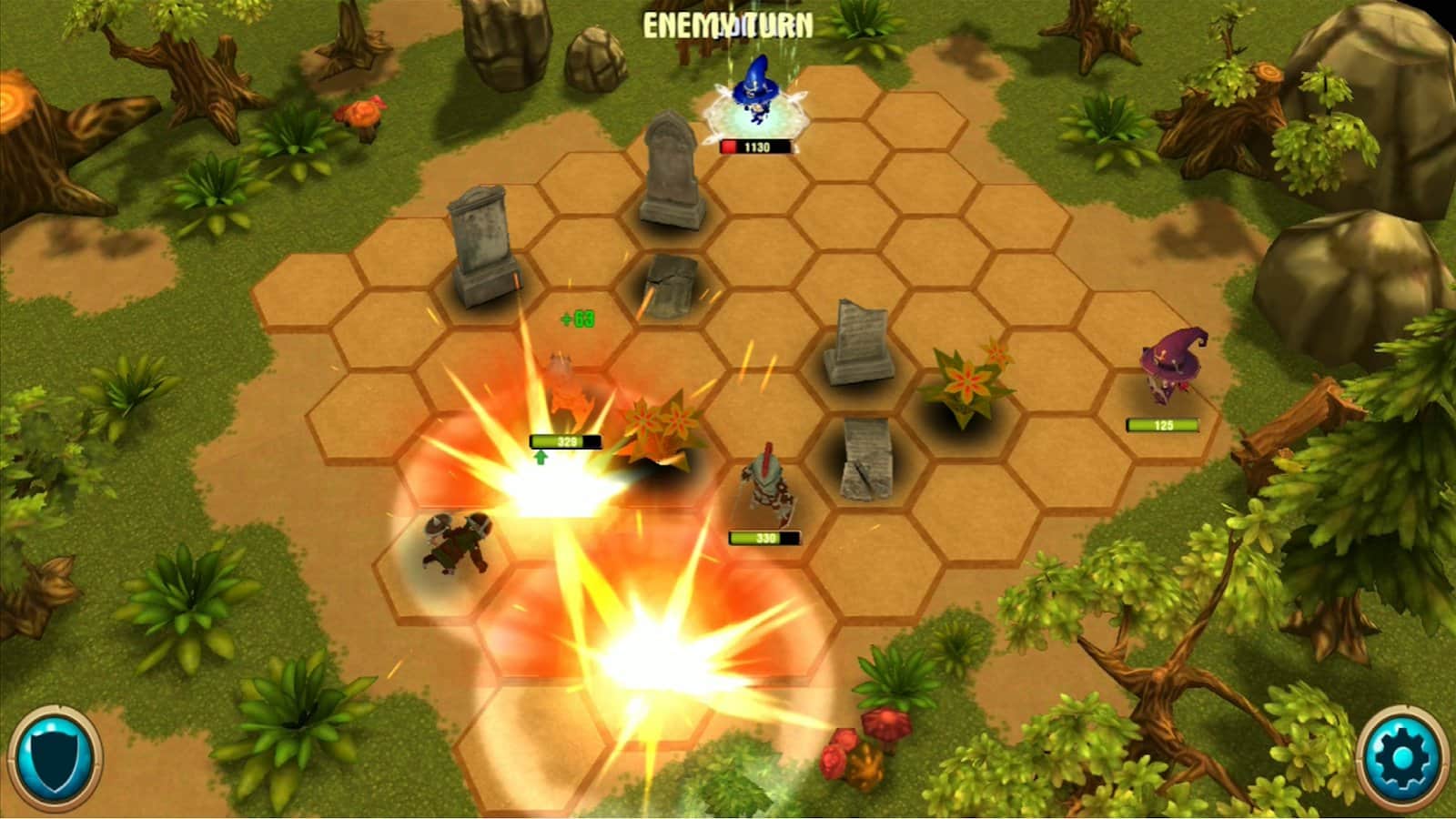Click the green +63 healing number
The image size is (1456, 819).
[x=576, y=318]
